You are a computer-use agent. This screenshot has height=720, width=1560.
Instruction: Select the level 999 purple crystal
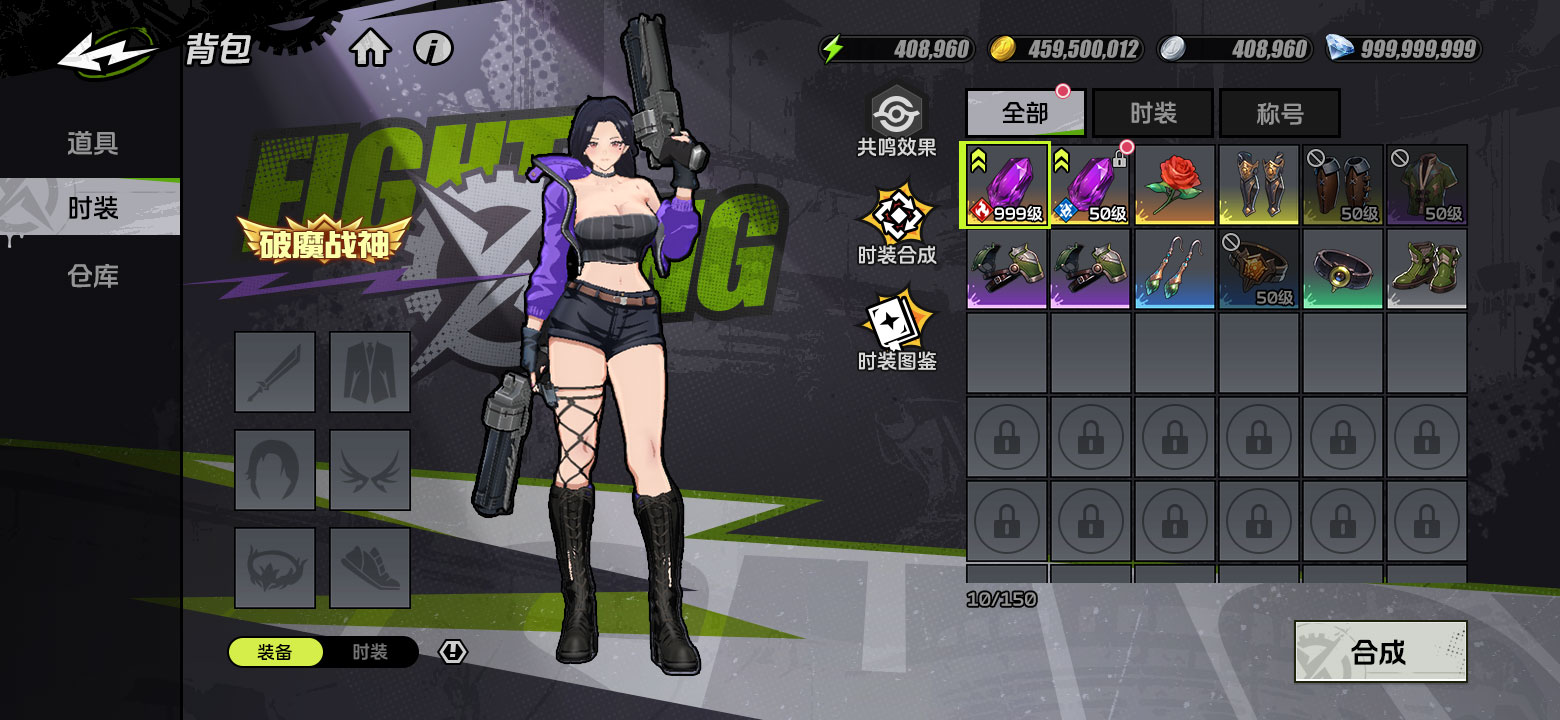(1006, 185)
